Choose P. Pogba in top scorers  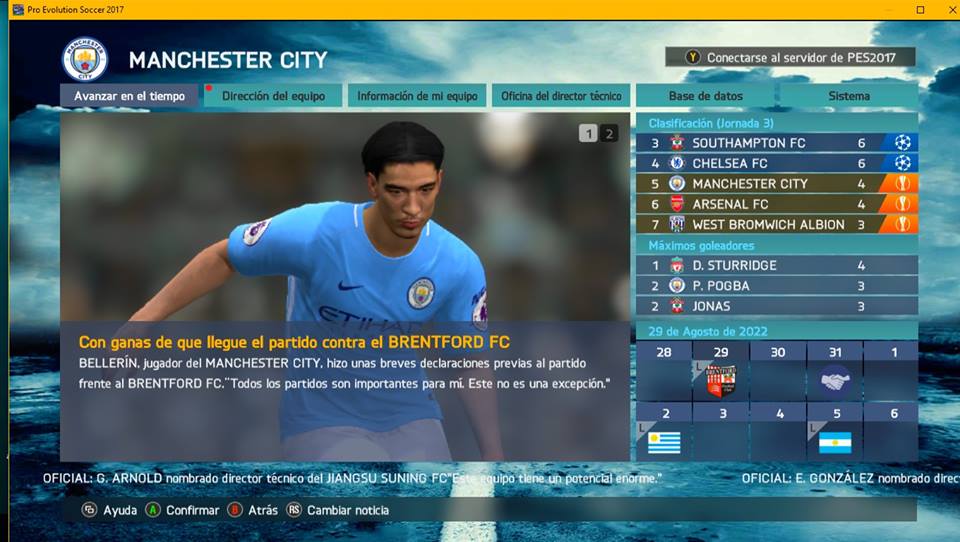click(x=776, y=286)
